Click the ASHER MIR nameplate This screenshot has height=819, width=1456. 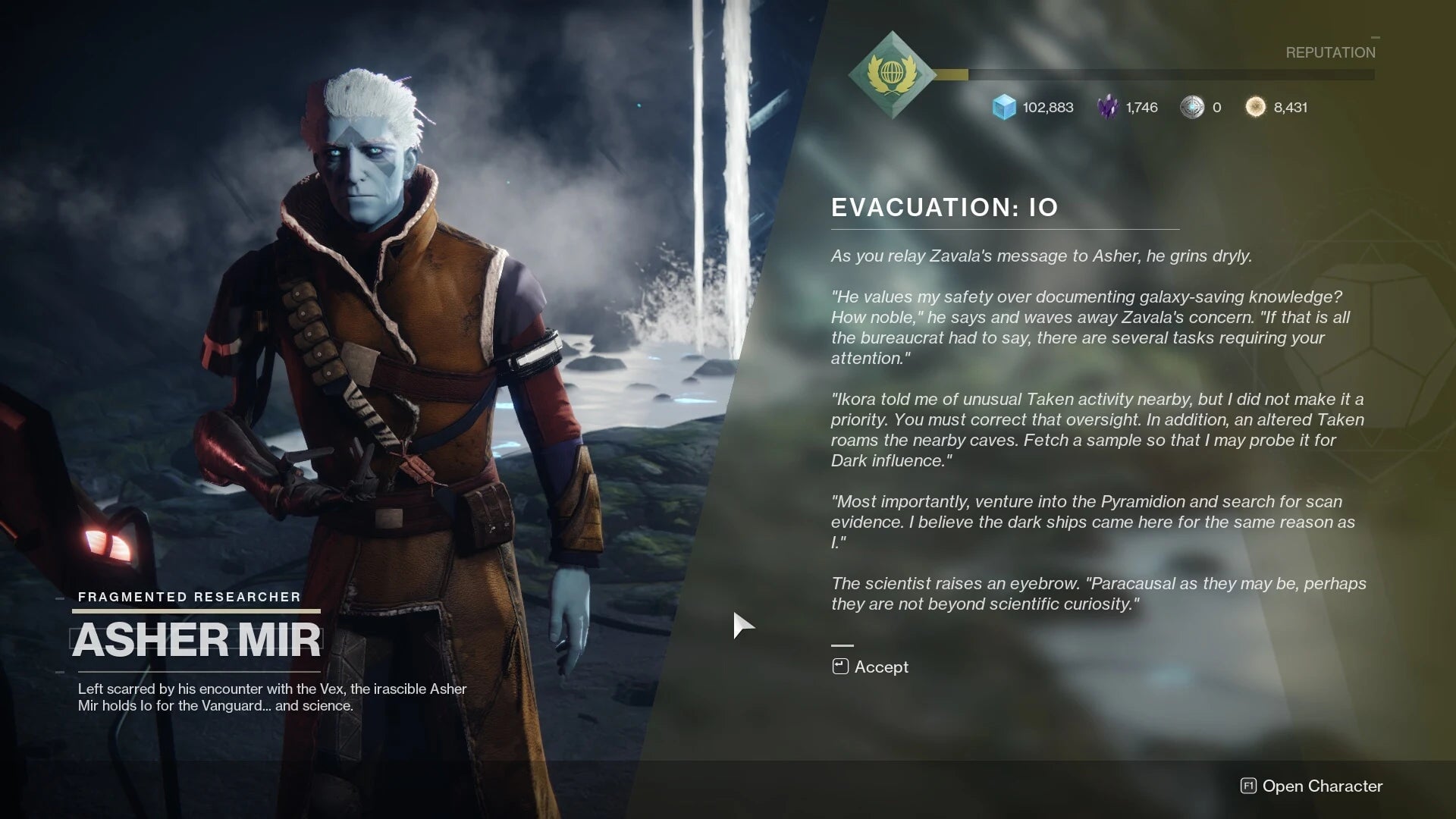pyautogui.click(x=196, y=639)
